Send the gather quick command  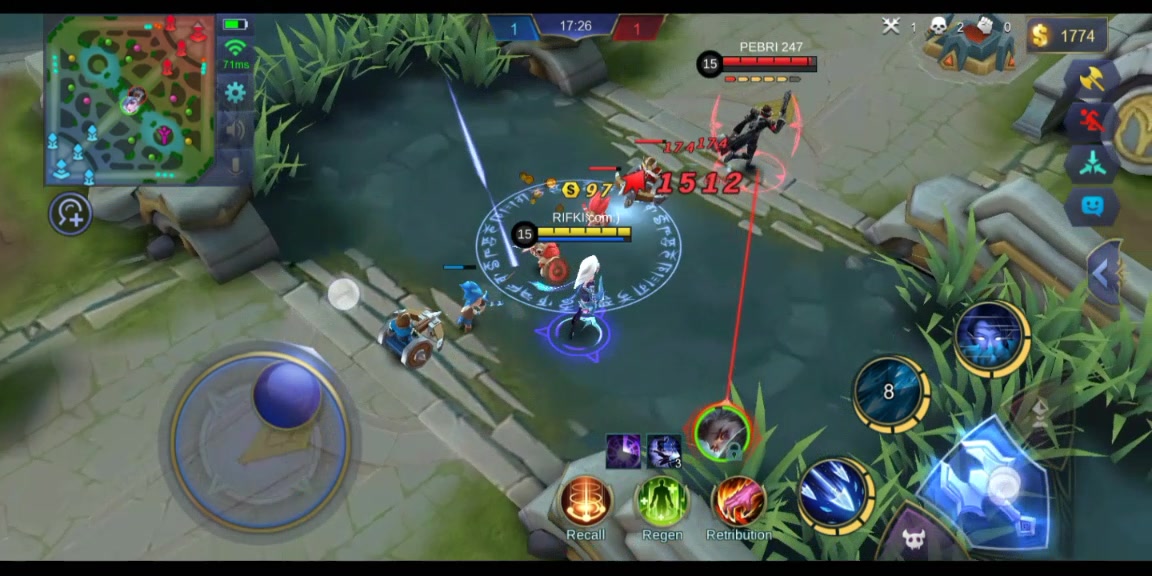click(1090, 163)
